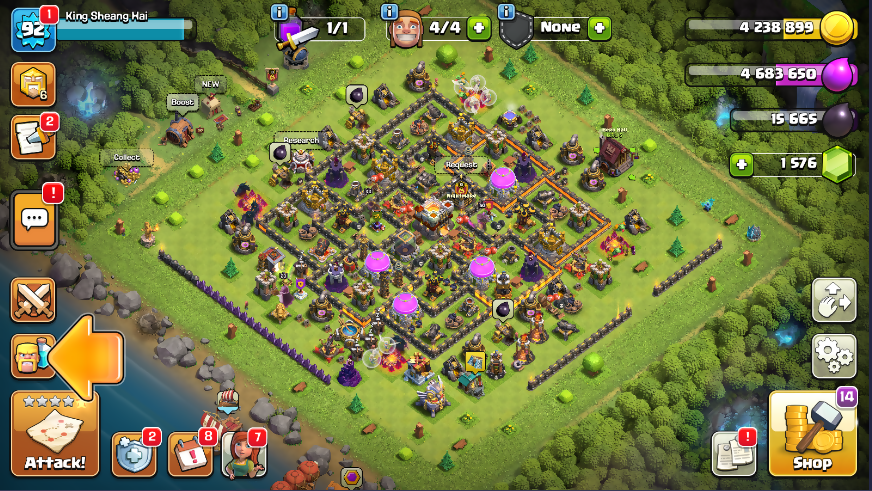Viewport: 872px width, 491px height.
Task: Open the red-haired hero portrait icon
Action: (243, 454)
